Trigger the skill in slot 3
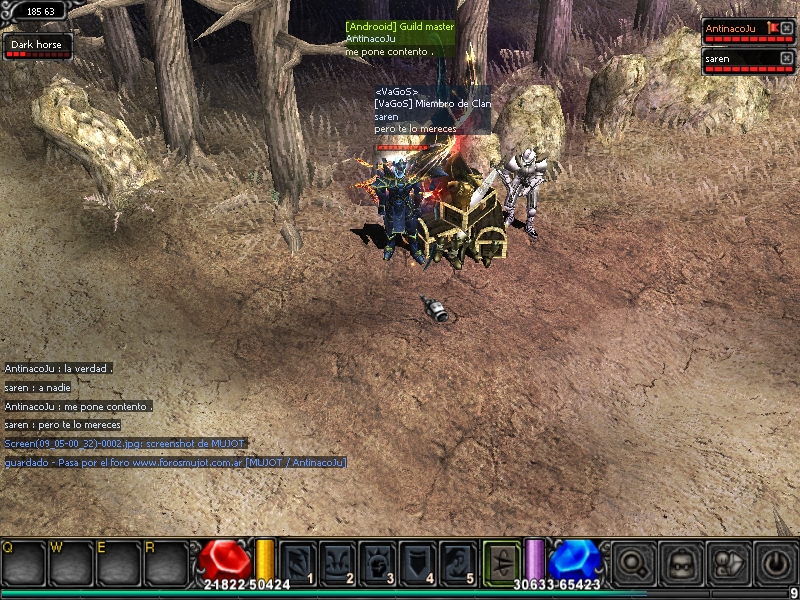 click(x=378, y=561)
